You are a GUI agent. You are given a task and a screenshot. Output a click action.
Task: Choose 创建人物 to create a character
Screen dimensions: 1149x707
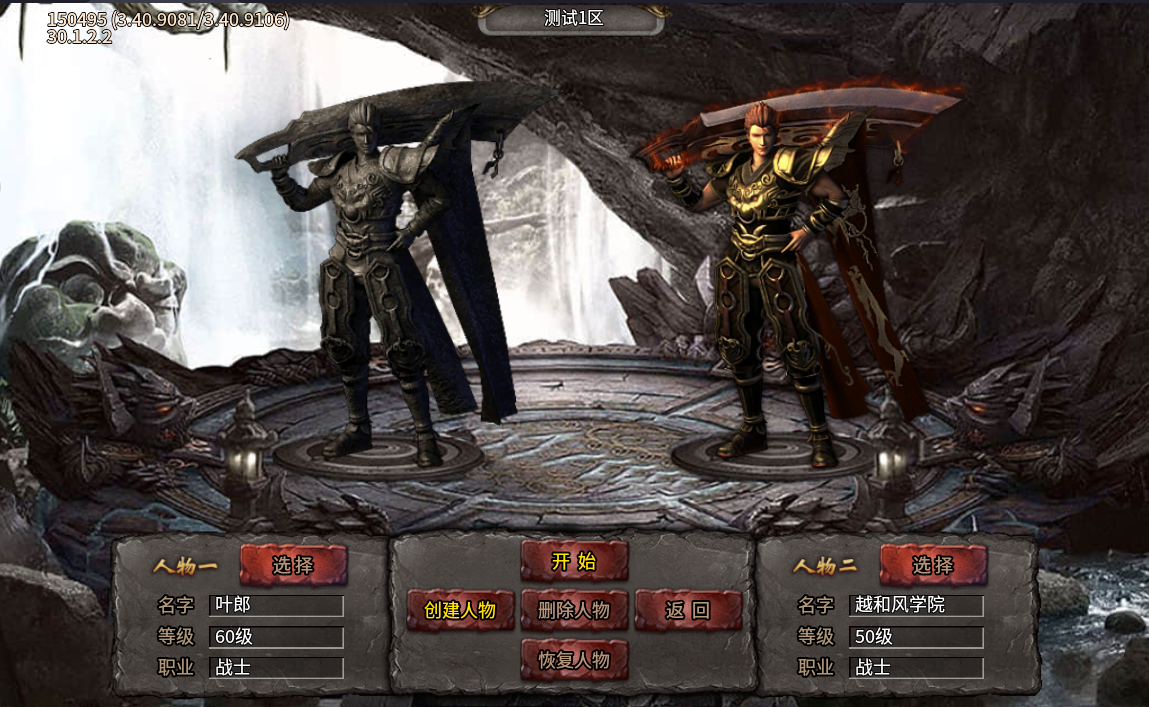(x=460, y=610)
